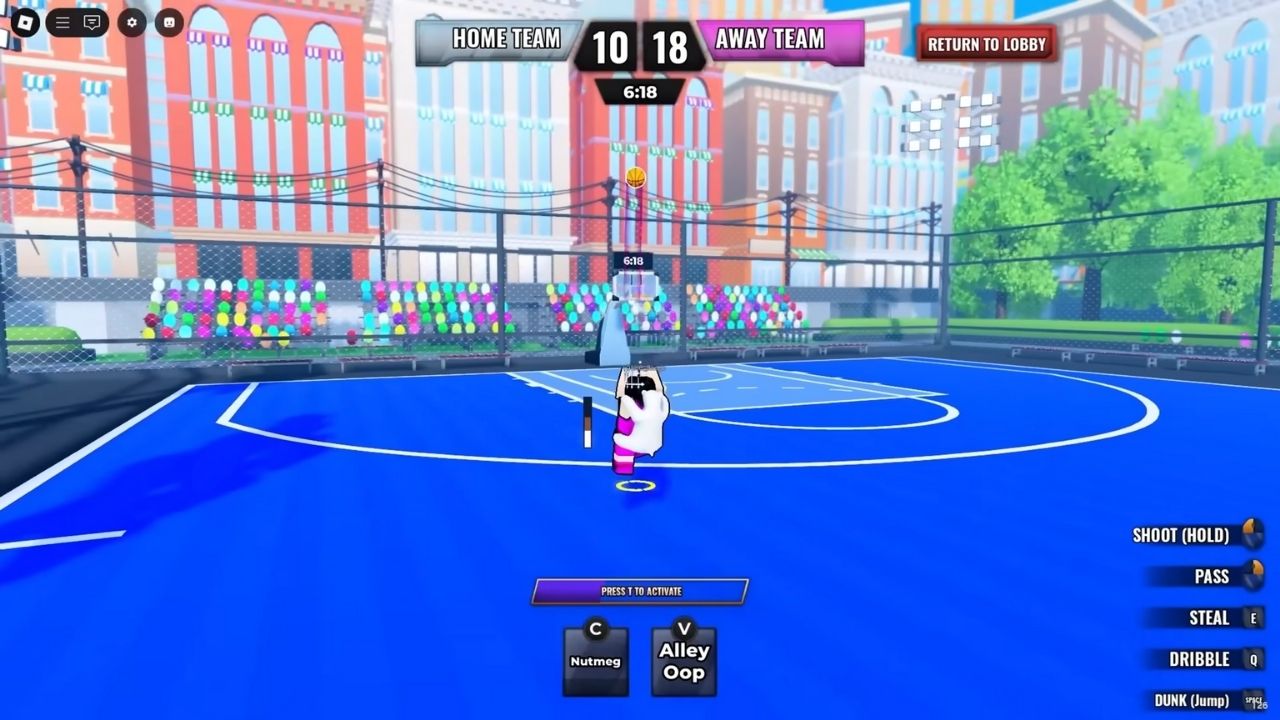Open the Roblox menu icon

pos(25,22)
